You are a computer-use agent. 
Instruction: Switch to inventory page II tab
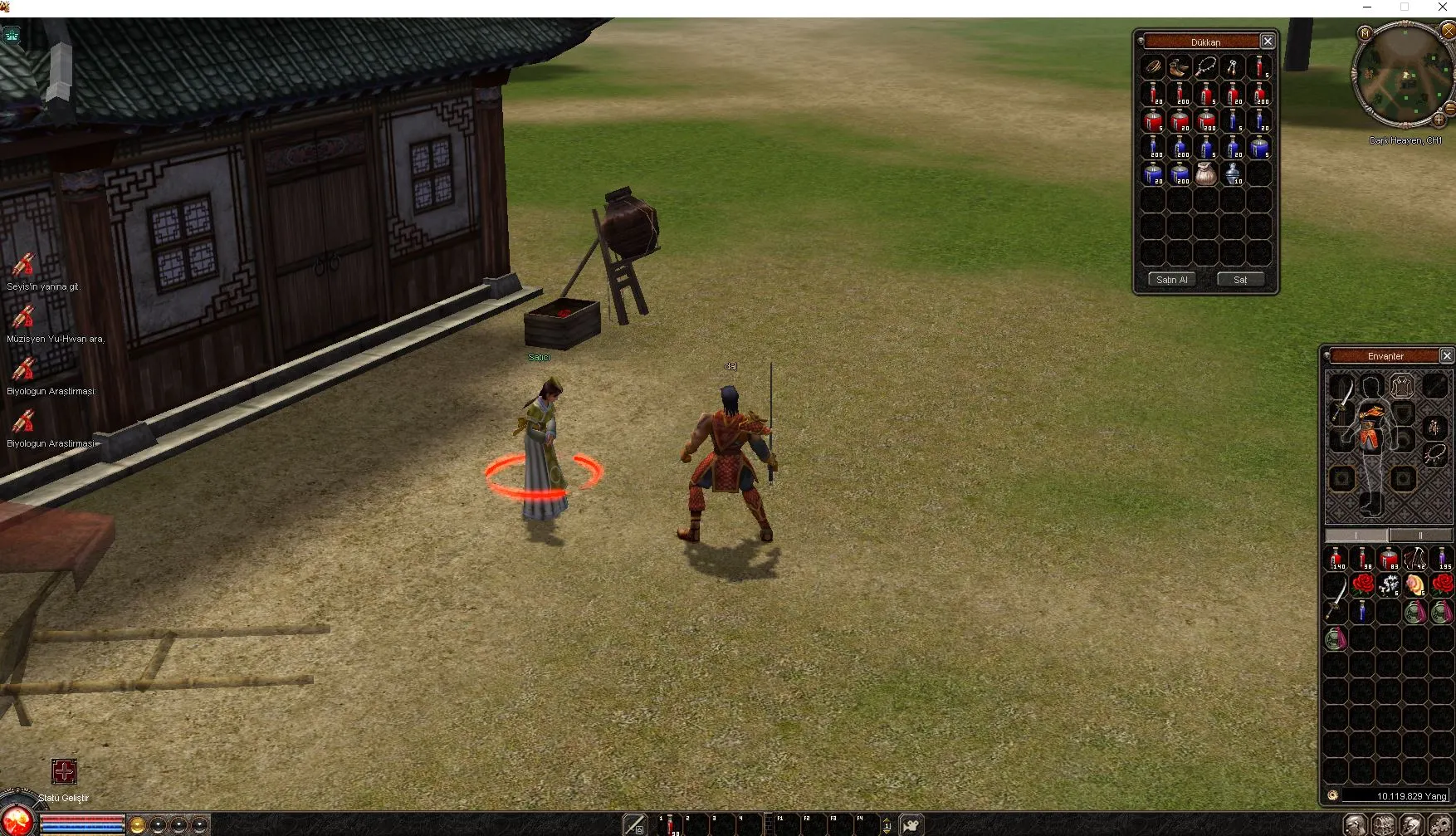(x=1420, y=535)
